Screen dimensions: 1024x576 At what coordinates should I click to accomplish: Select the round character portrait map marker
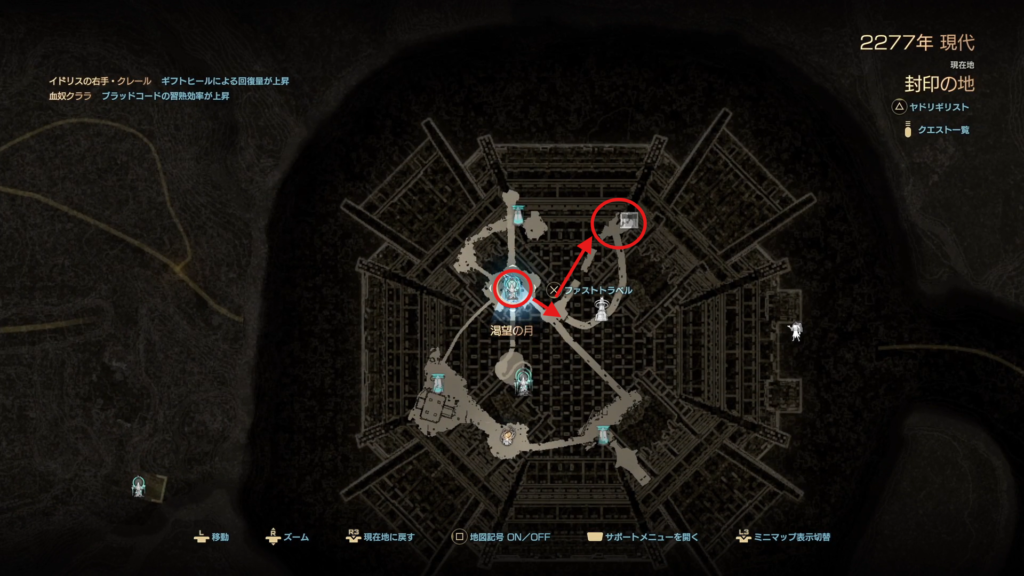(507, 438)
